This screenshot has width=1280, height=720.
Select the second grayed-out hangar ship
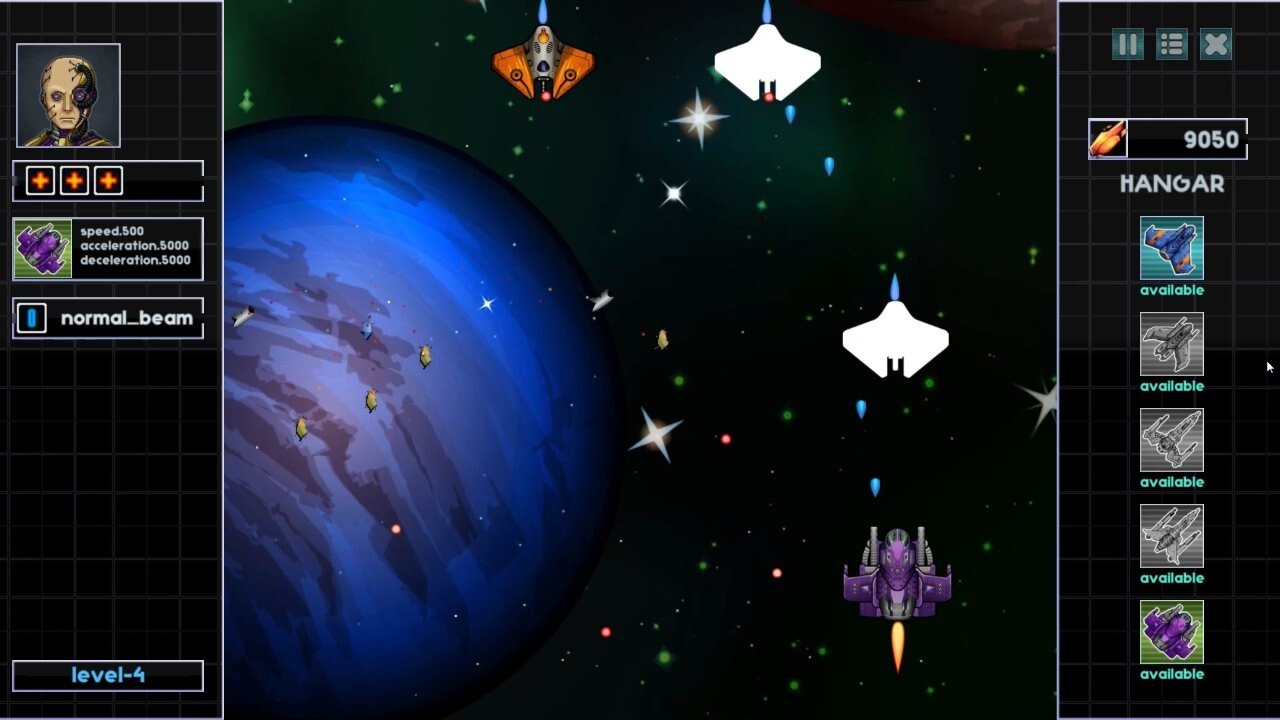[1171, 345]
